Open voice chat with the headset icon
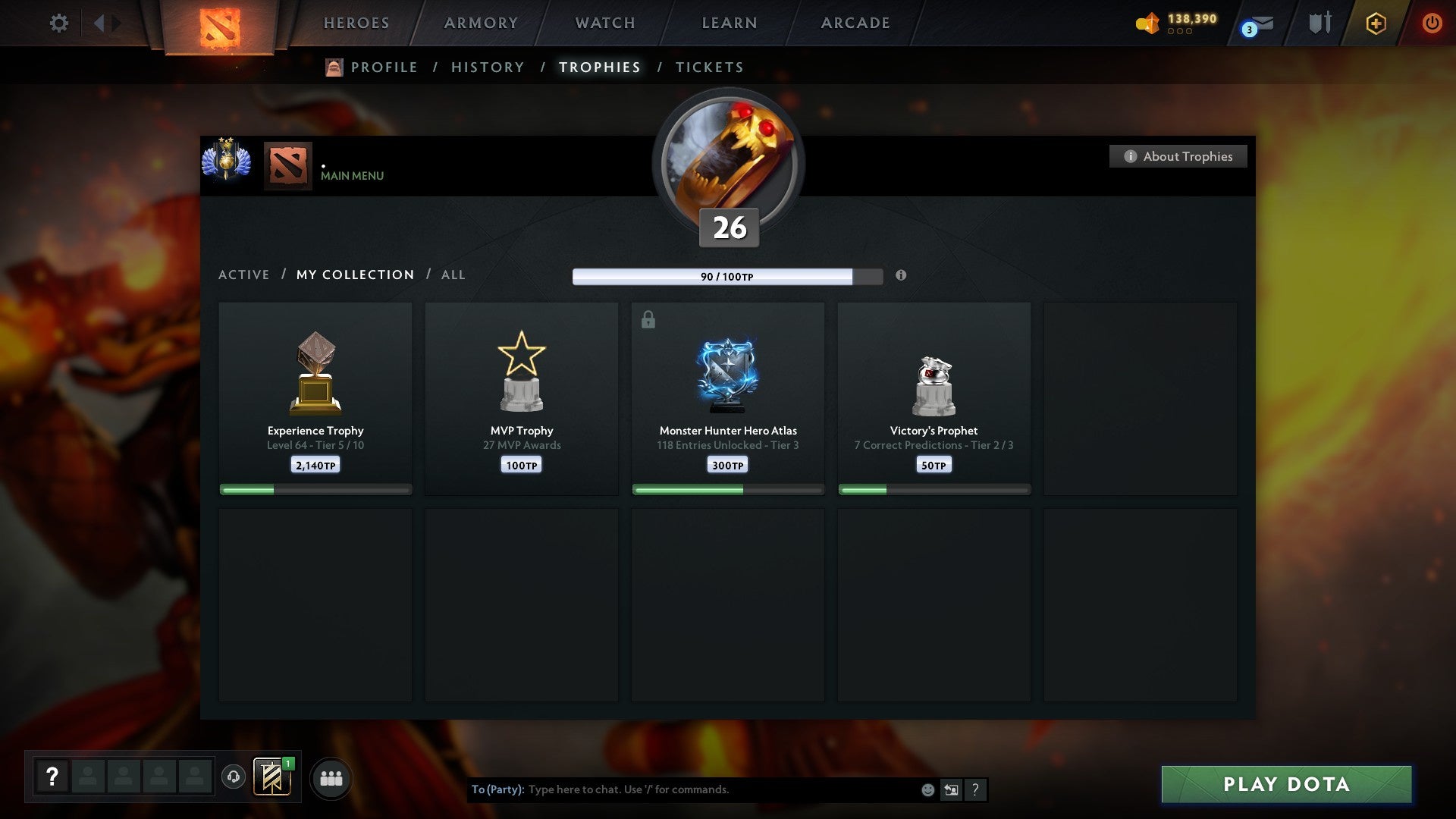 233,777
